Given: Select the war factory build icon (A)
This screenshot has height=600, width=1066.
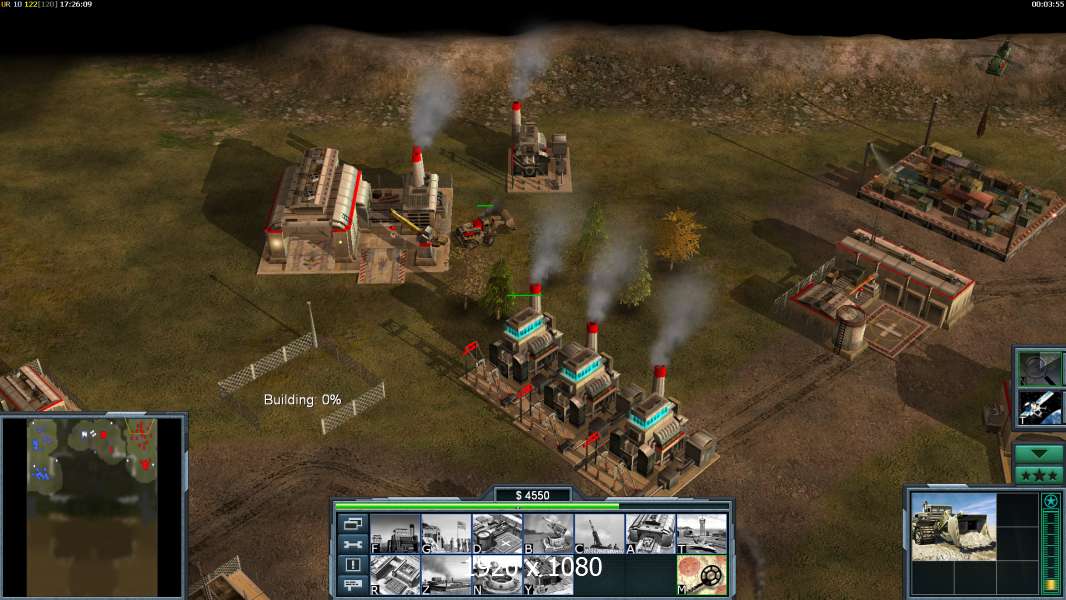Looking at the screenshot, I should (x=650, y=533).
